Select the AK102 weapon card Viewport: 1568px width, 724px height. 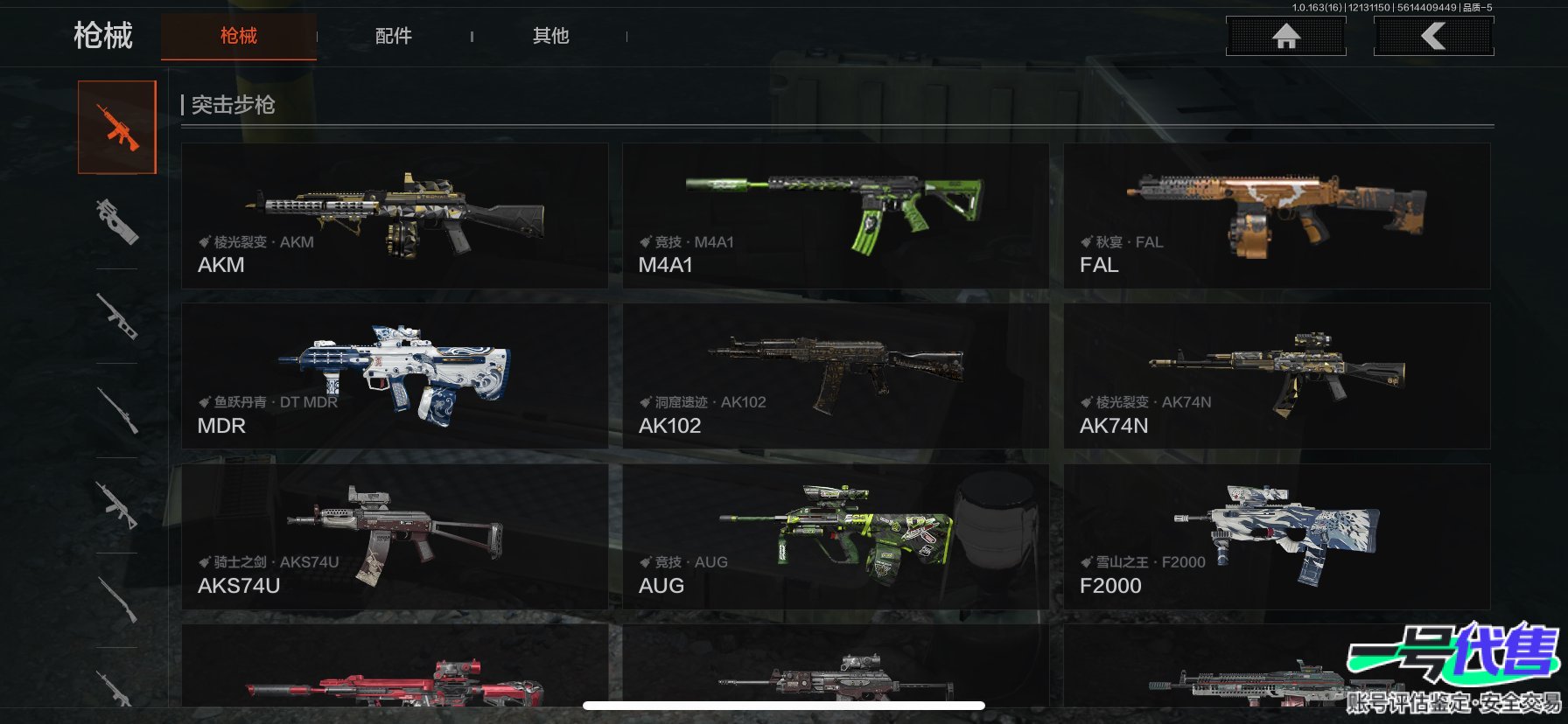click(835, 376)
